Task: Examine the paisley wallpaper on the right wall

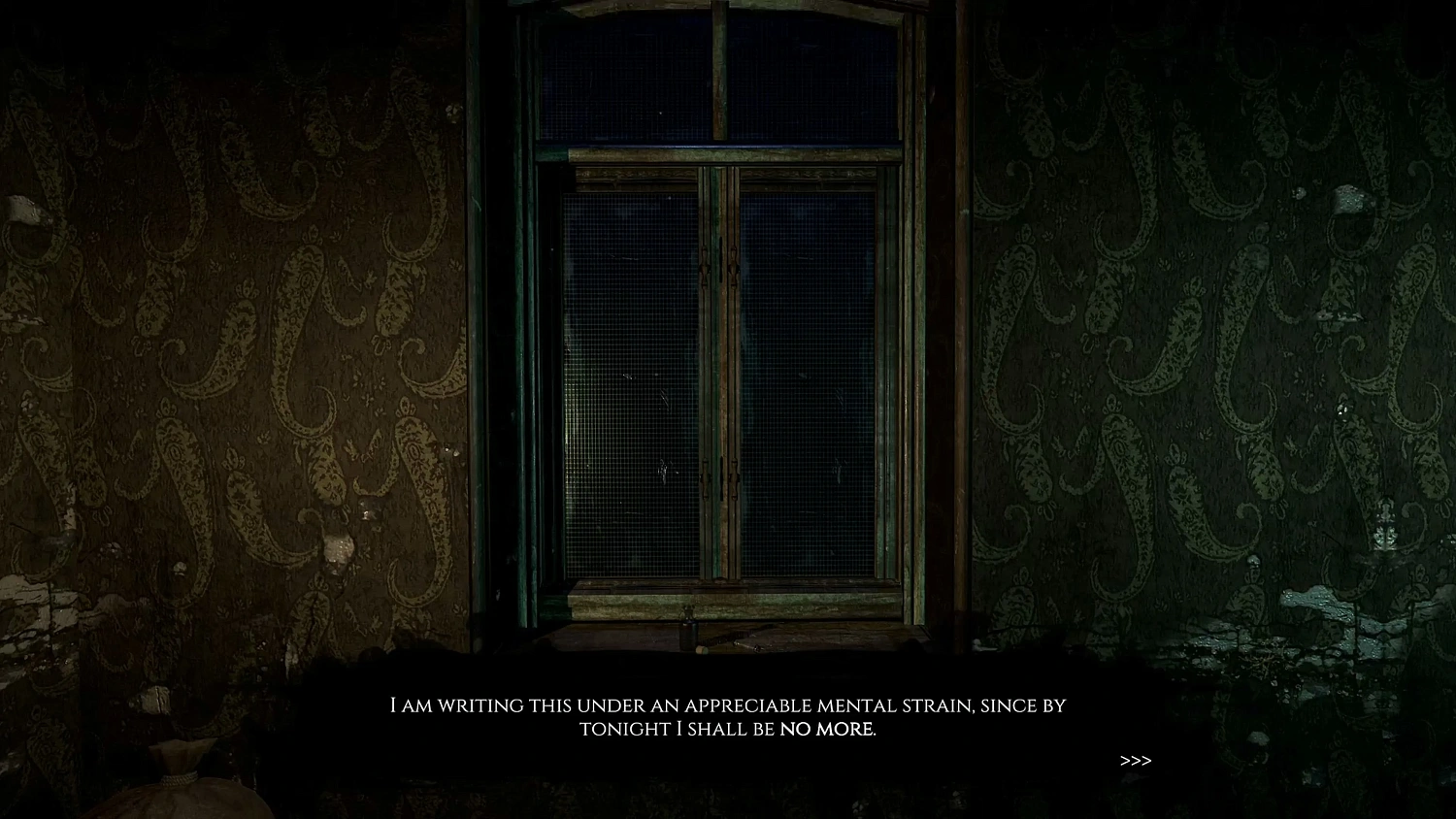Action: point(1213,340)
